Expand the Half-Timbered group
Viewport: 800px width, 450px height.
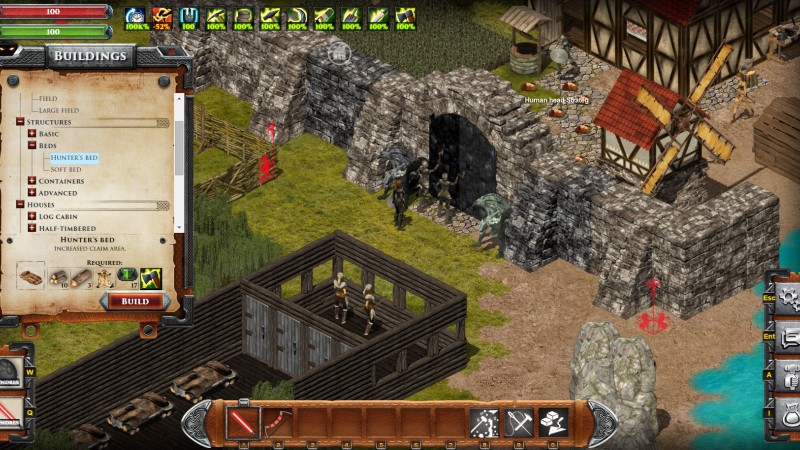tap(32, 229)
